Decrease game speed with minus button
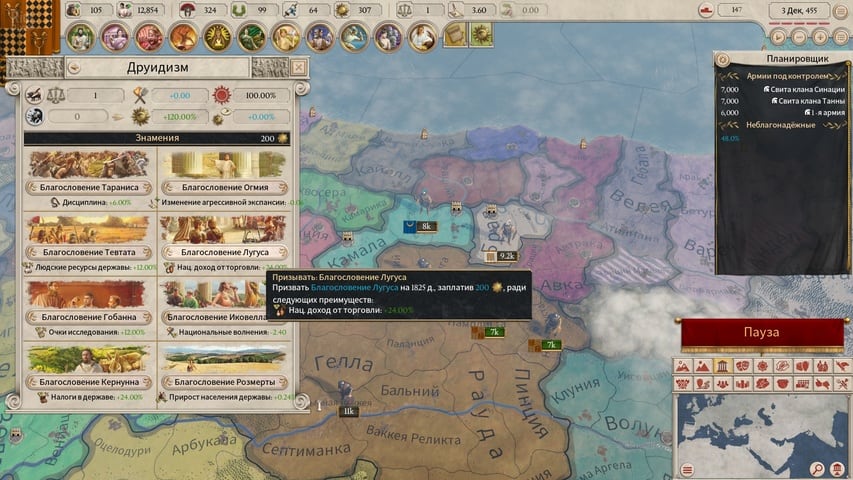 [799, 36]
